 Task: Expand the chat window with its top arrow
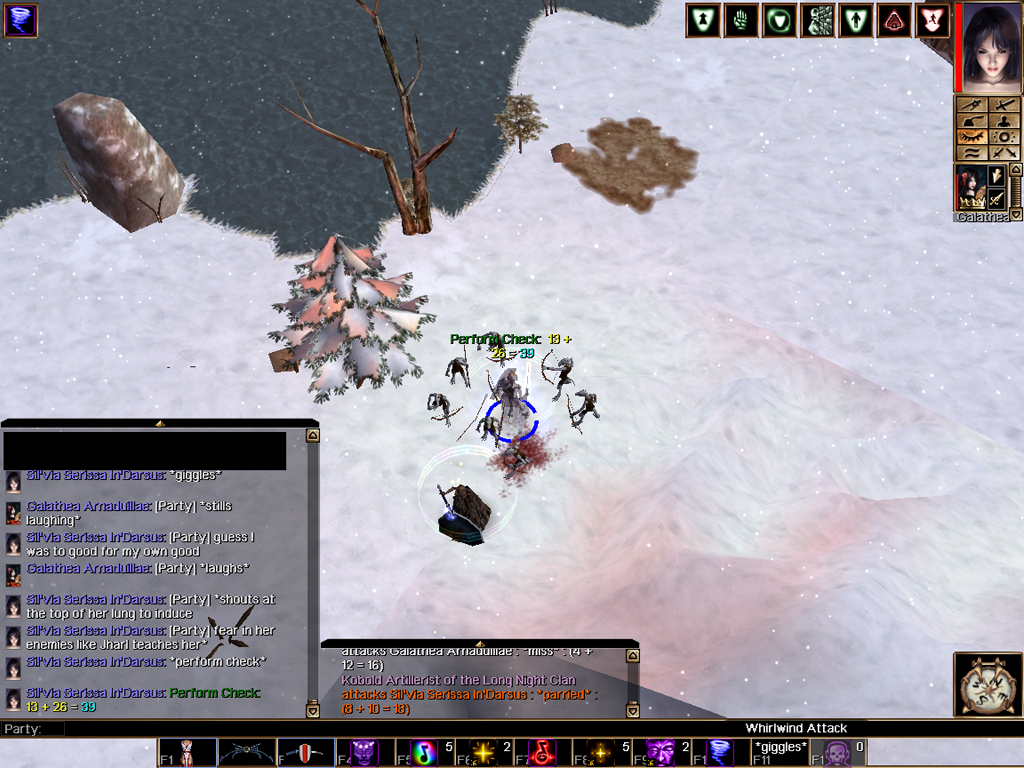click(160, 424)
